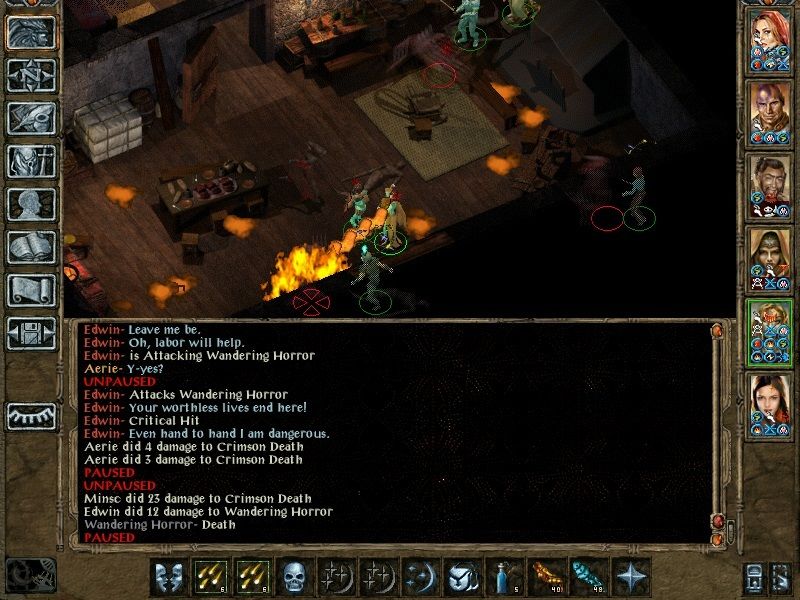This screenshot has width=800, height=600.
Task: Open the priest scroll button
Action: [32, 290]
